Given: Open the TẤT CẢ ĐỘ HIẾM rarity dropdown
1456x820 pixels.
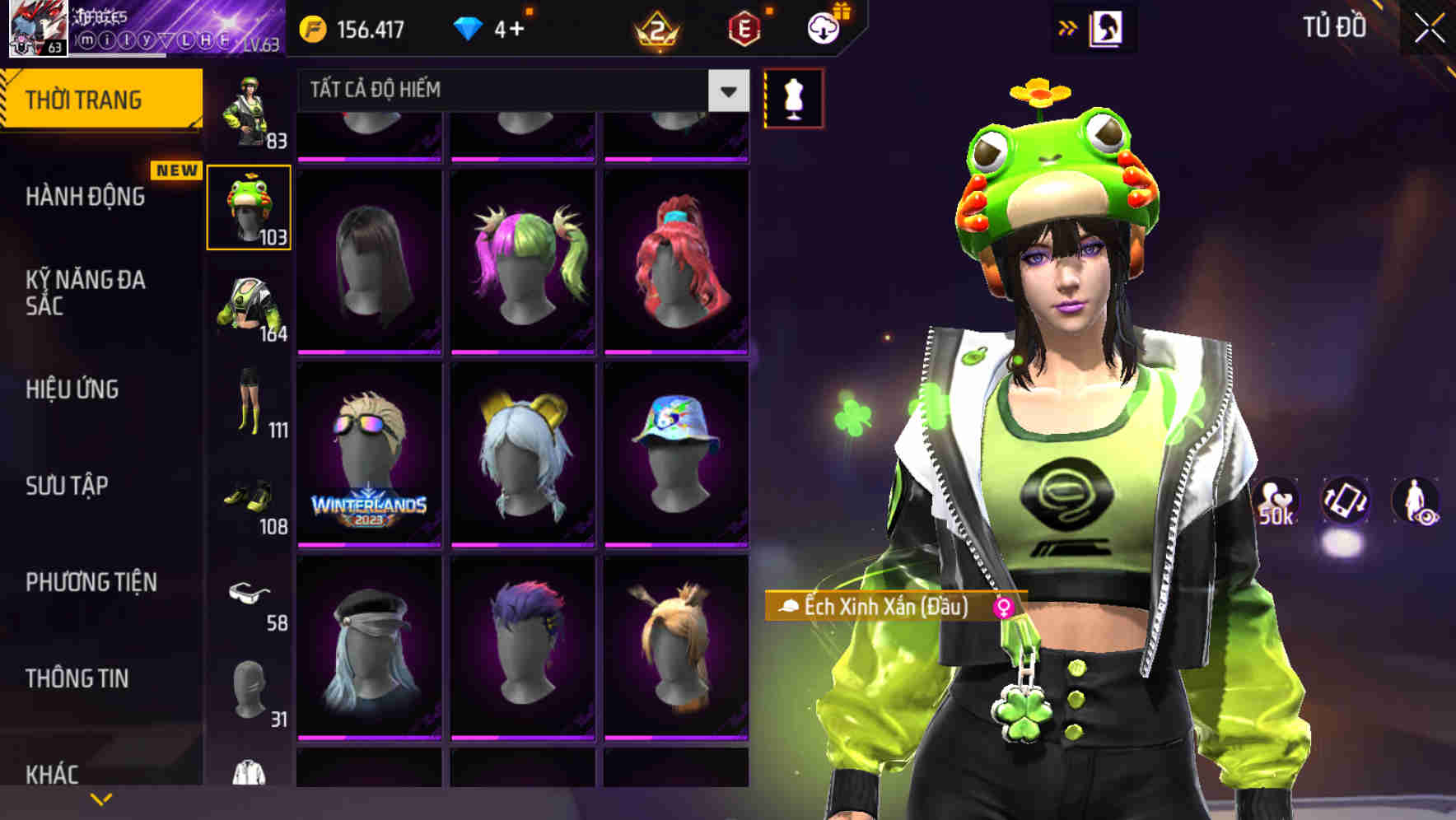Looking at the screenshot, I should coord(511,91).
